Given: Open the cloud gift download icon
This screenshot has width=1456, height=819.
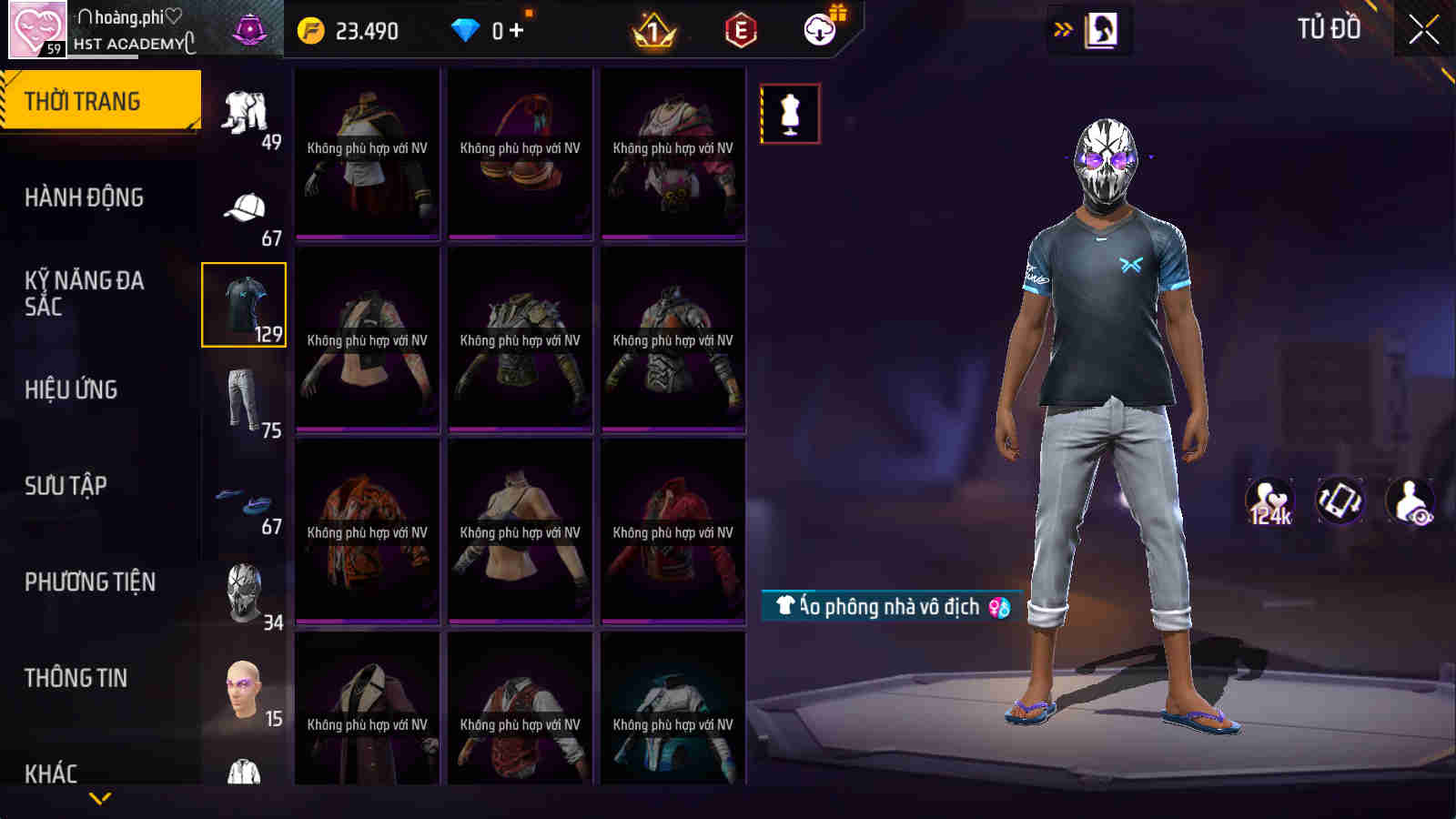Looking at the screenshot, I should [818, 29].
